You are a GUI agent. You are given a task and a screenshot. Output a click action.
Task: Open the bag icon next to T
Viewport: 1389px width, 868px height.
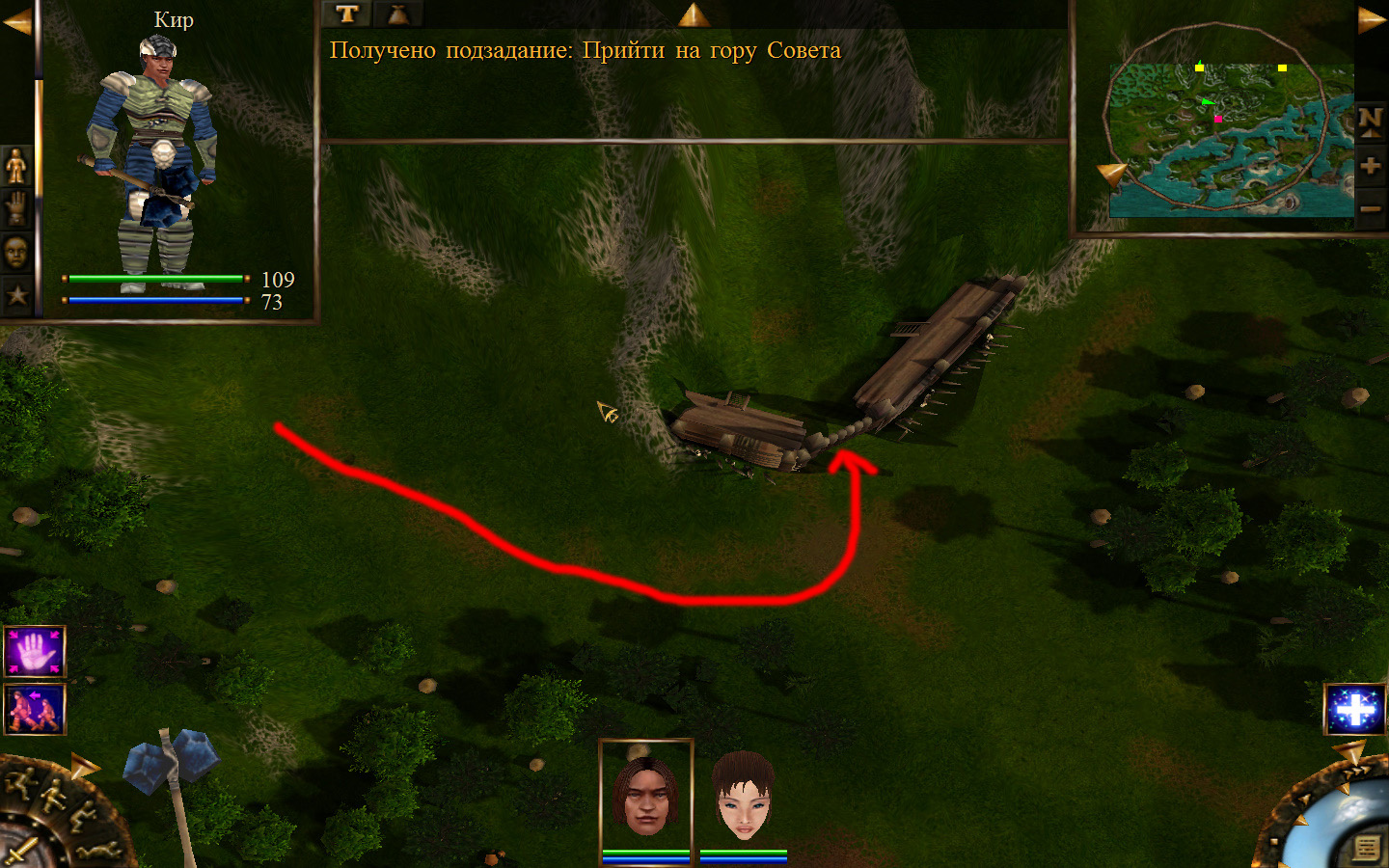[397, 14]
